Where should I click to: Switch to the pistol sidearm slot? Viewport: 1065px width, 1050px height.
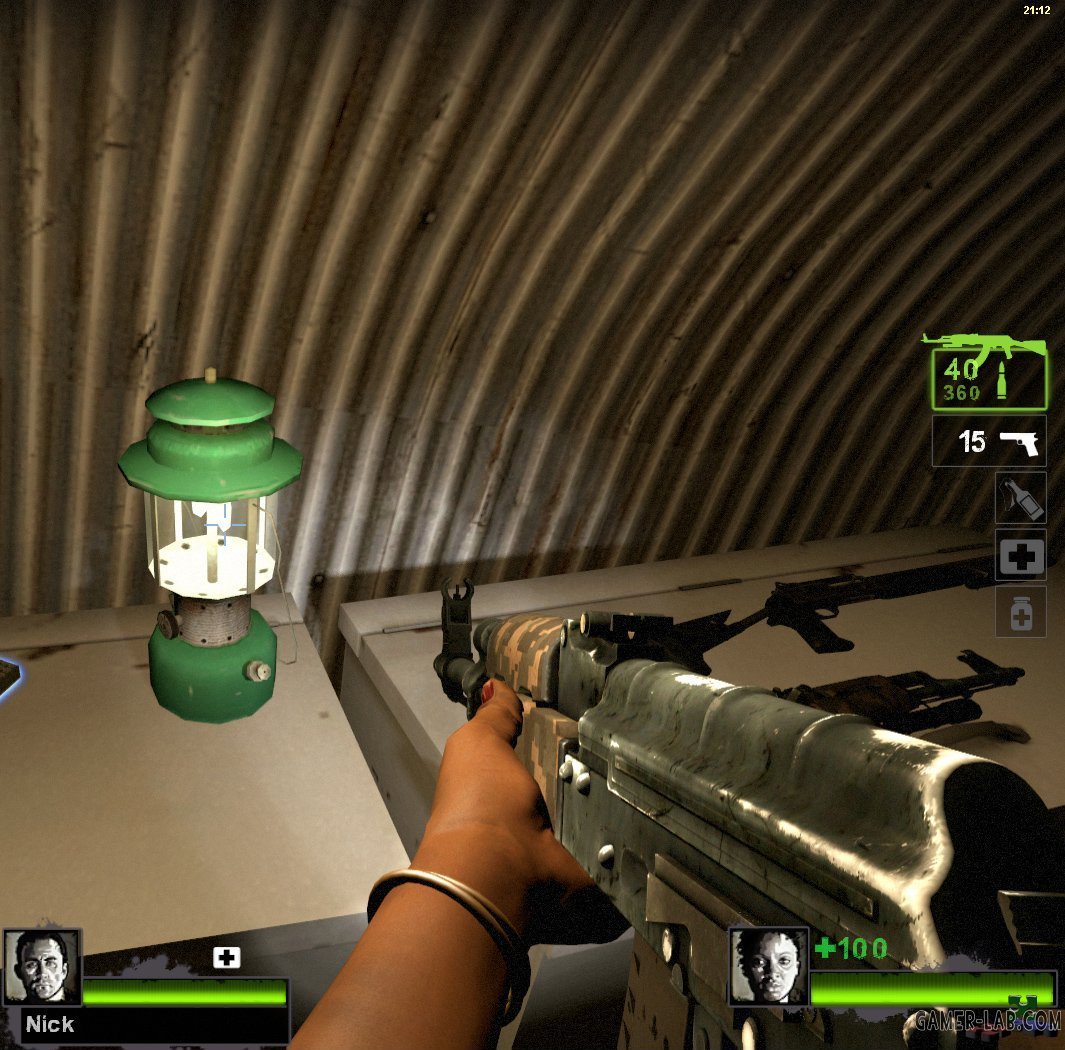click(x=989, y=441)
